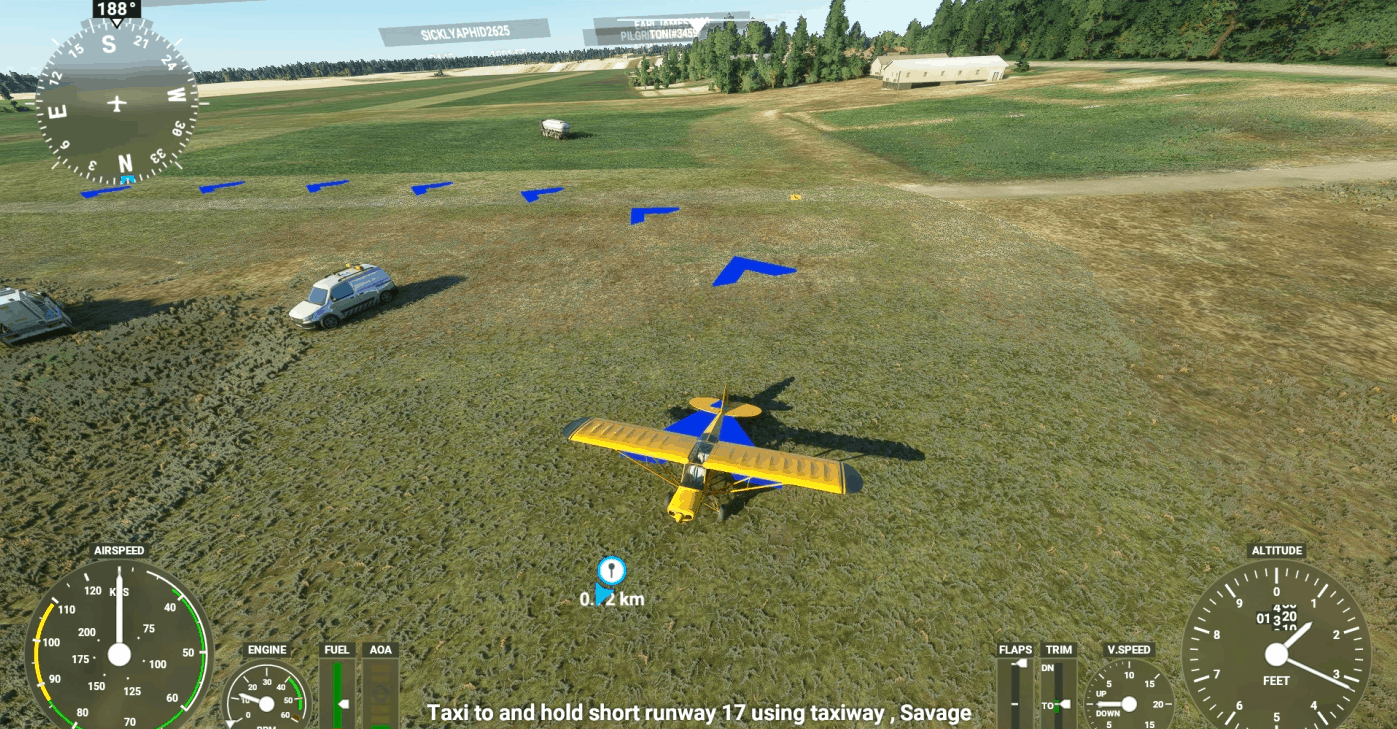The image size is (1397, 729).
Task: Select the heading compass dial
Action: point(117,103)
